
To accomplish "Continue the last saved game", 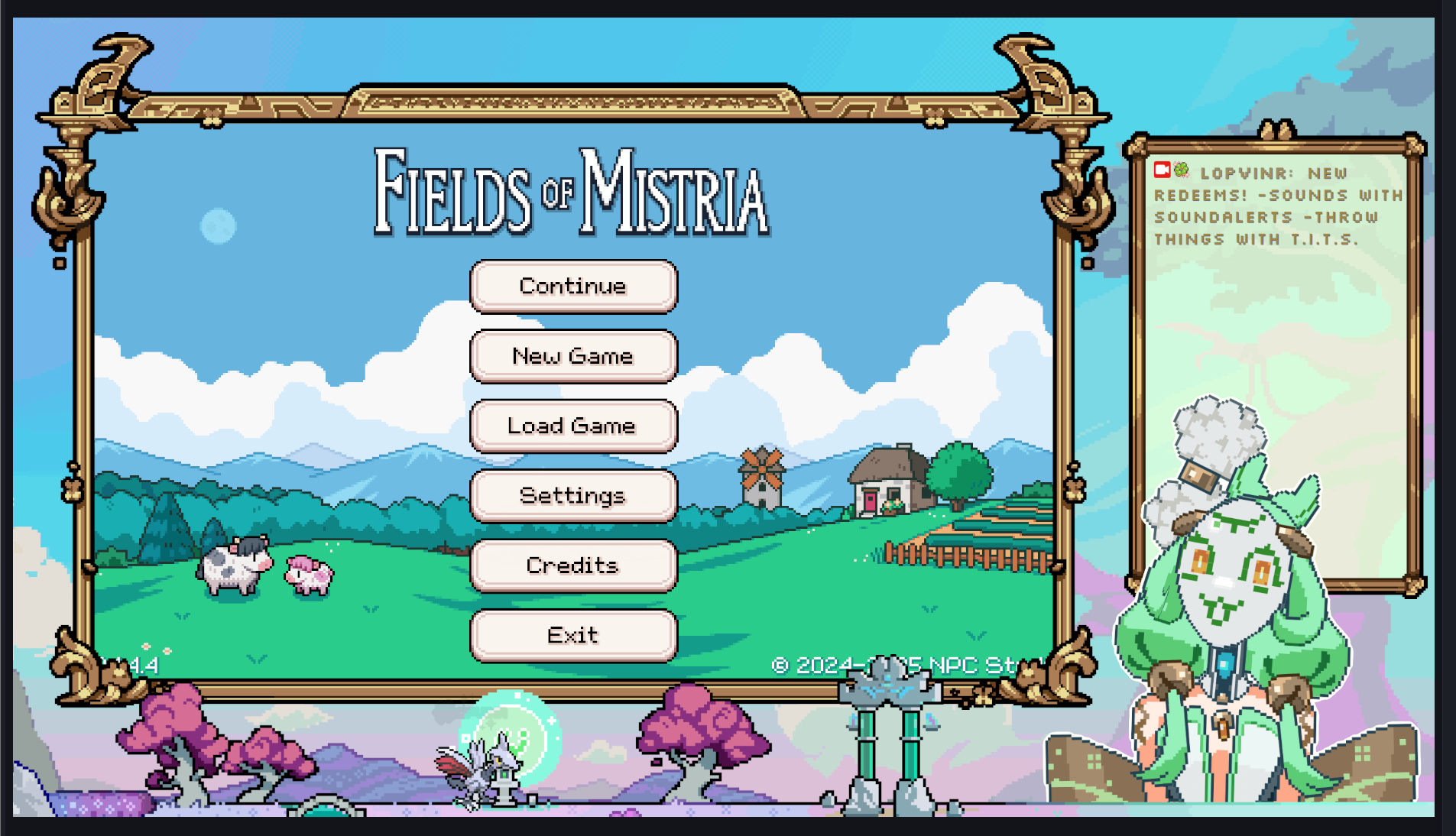I will 573,287.
